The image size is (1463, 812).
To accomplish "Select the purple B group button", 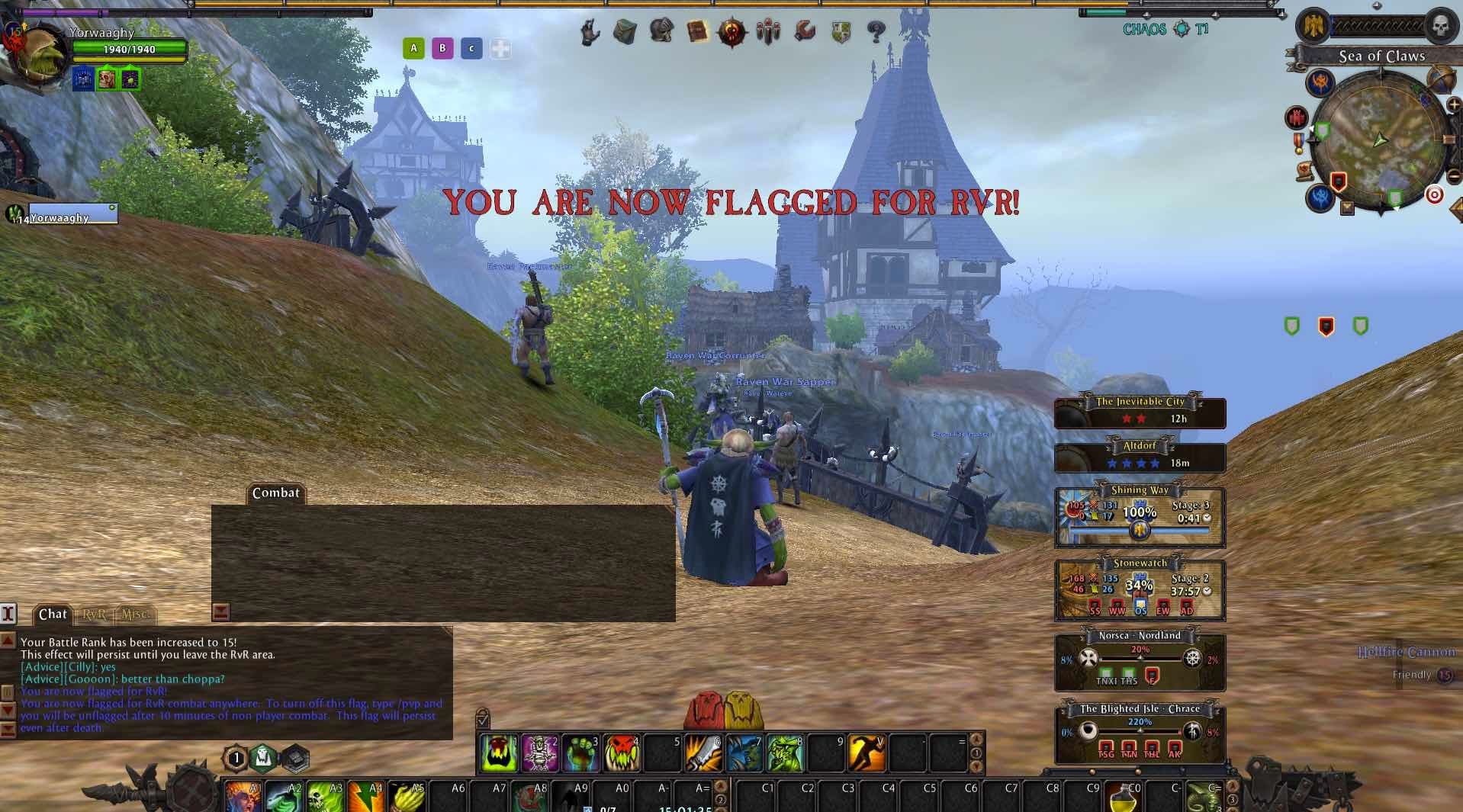I will (442, 49).
